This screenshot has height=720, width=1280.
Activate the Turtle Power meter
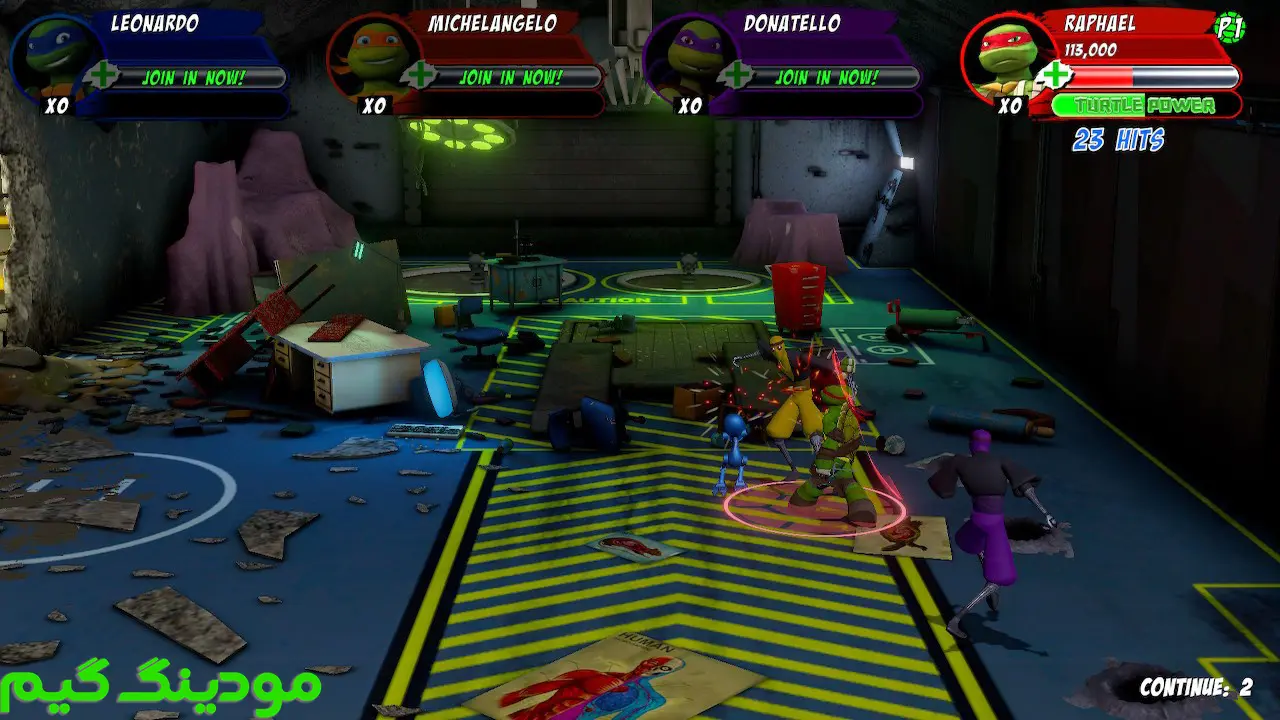[1146, 105]
